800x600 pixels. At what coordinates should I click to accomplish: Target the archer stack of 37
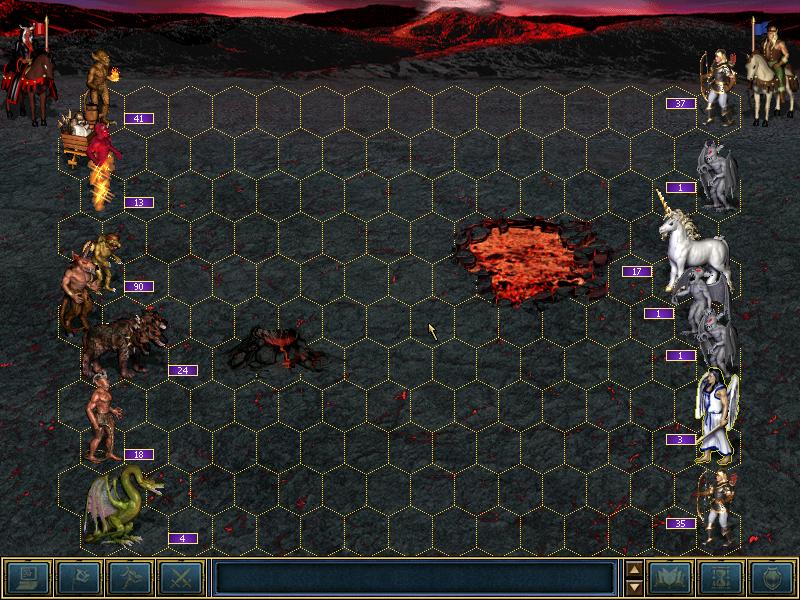[x=716, y=88]
